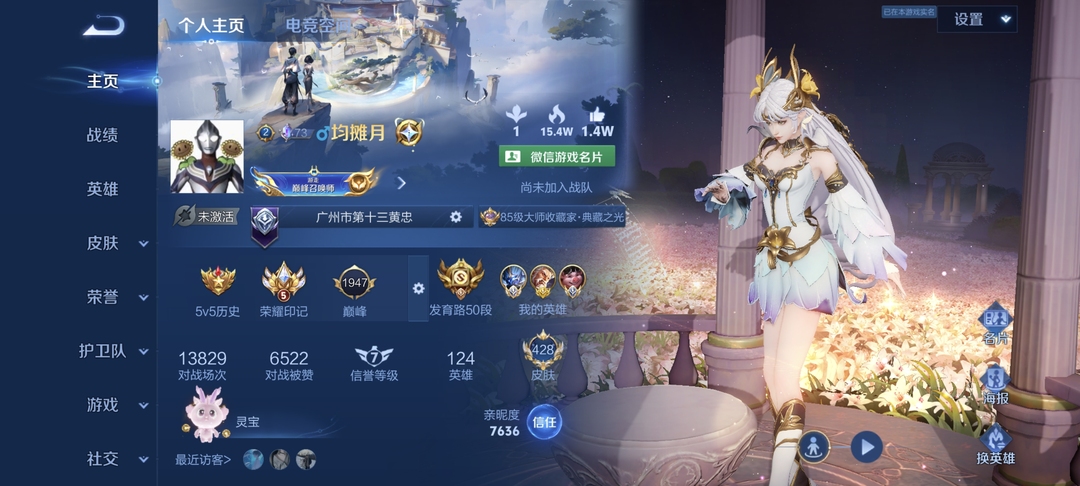Open the 游戏 sidebar section
This screenshot has height=486, width=1080.
point(110,405)
